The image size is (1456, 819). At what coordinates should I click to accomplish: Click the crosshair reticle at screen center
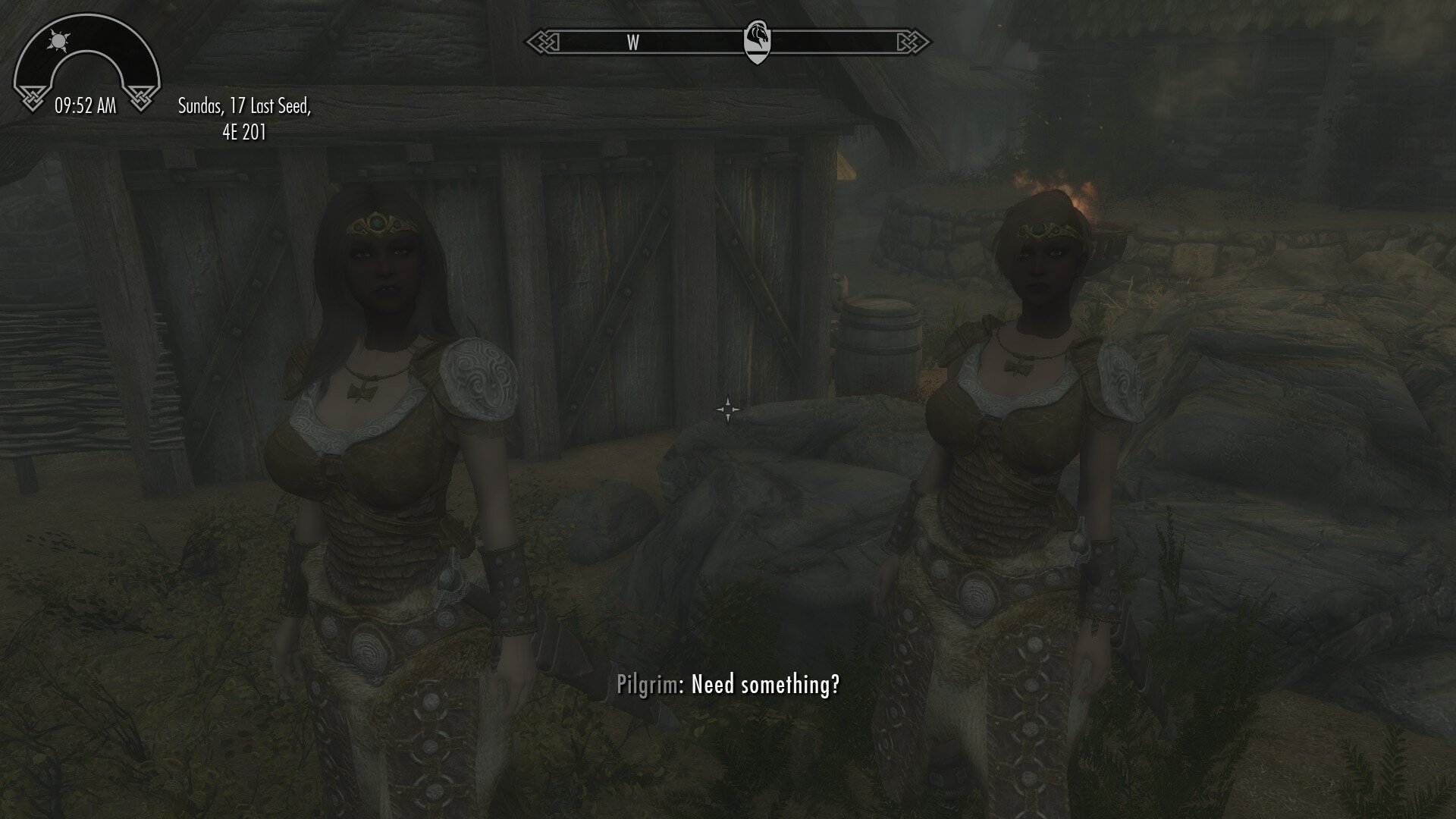click(727, 409)
